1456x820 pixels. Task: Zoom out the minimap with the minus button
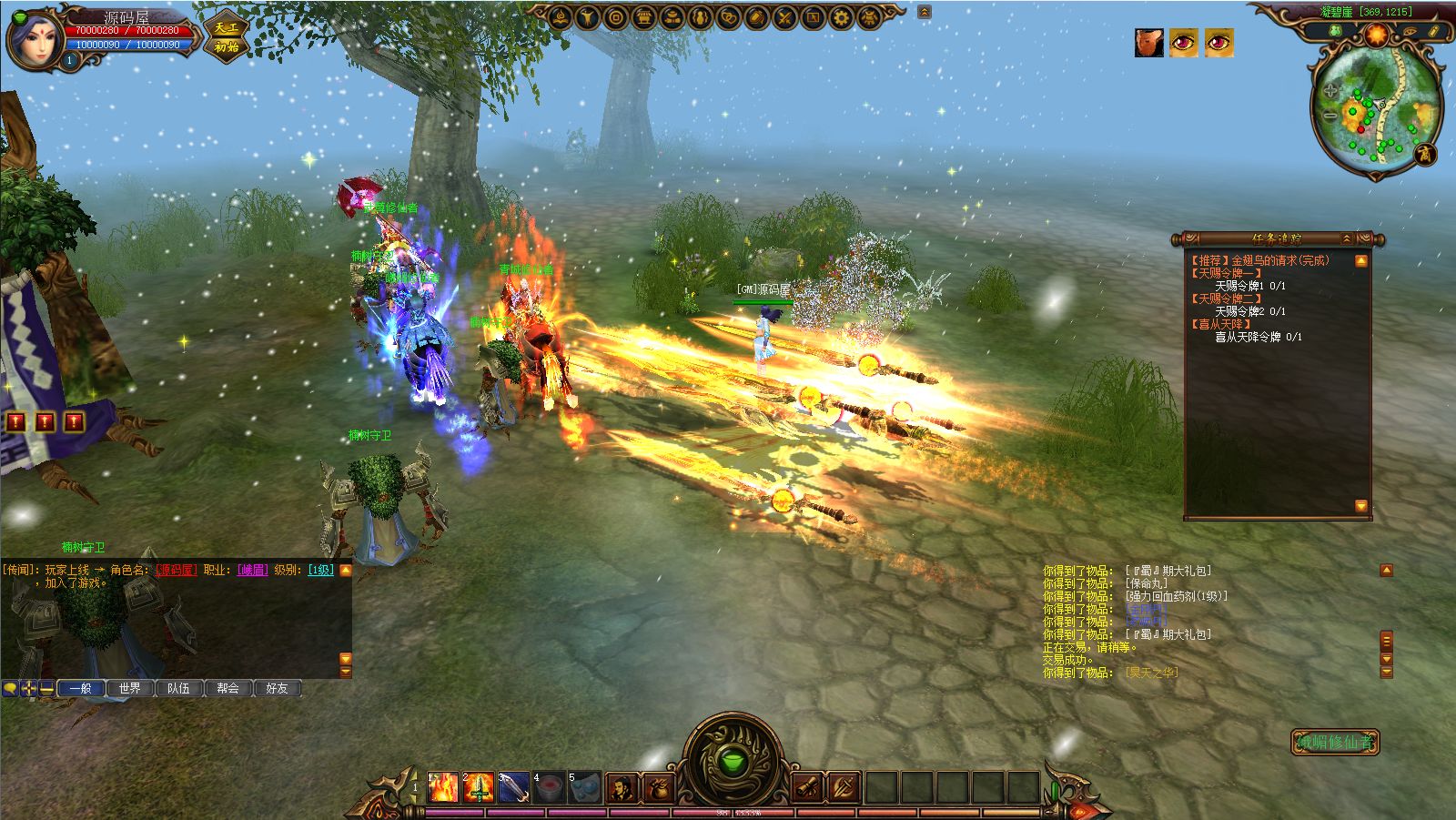[1330, 116]
